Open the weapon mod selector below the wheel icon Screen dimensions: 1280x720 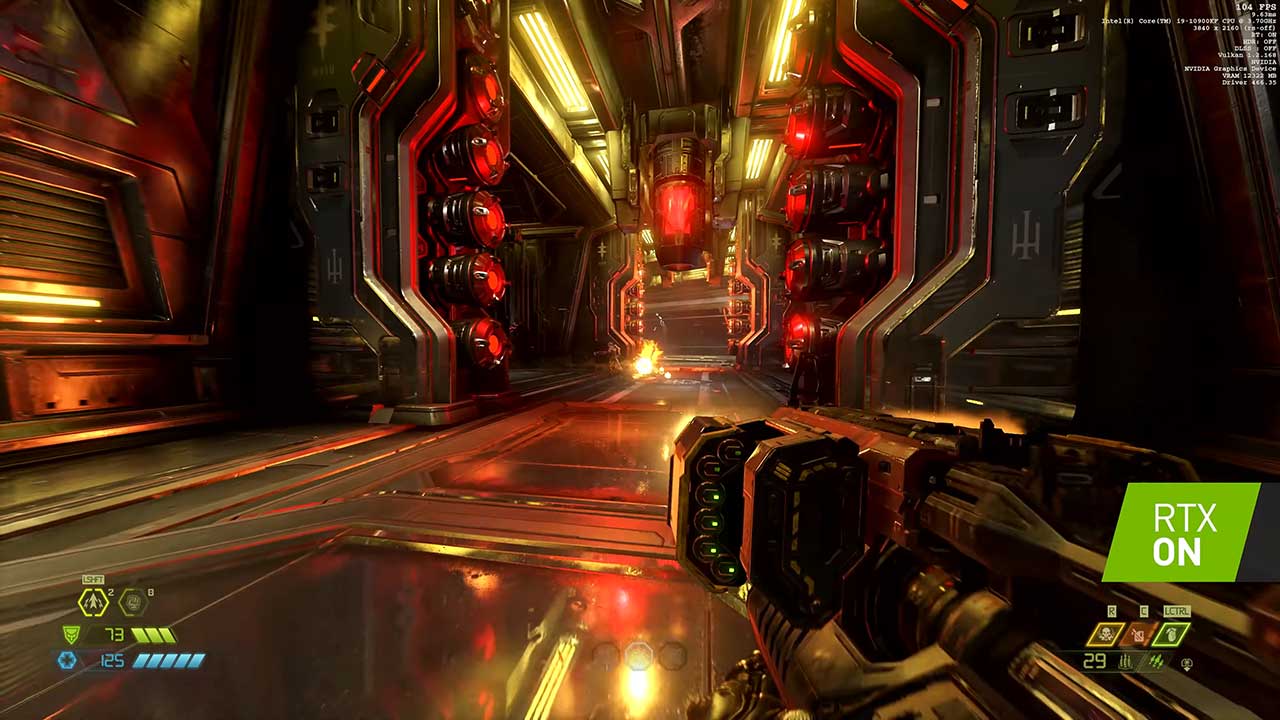1186,668
